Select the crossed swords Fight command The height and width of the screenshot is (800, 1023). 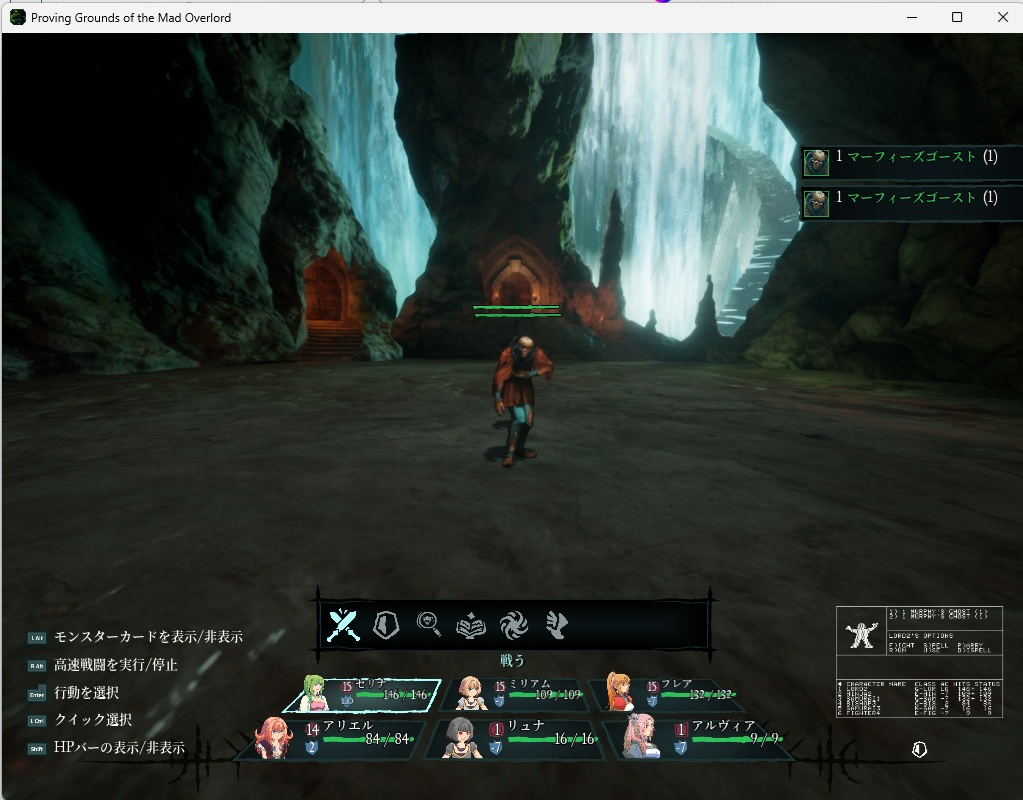(343, 626)
